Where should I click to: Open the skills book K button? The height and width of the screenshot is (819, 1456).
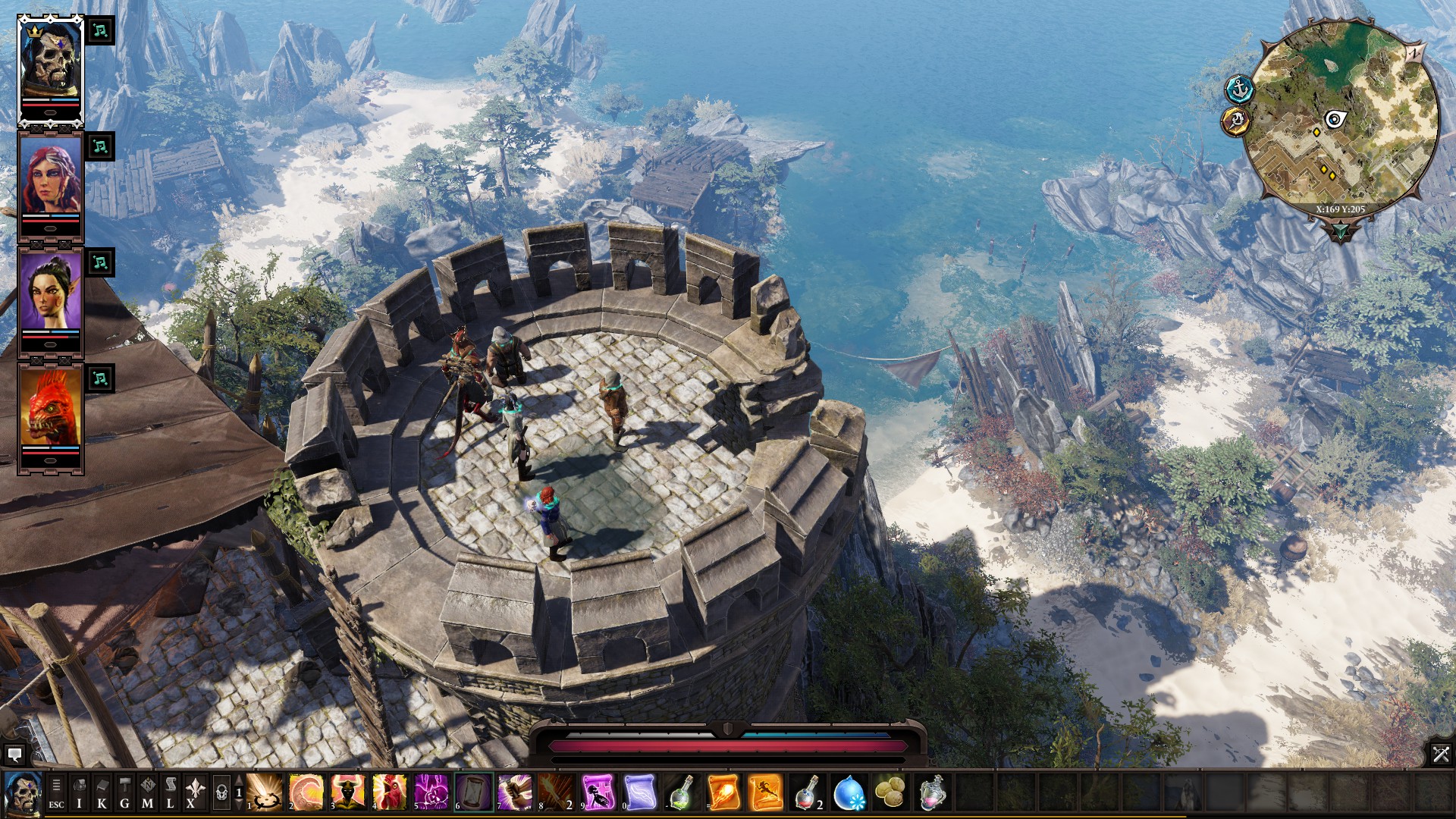point(102,792)
